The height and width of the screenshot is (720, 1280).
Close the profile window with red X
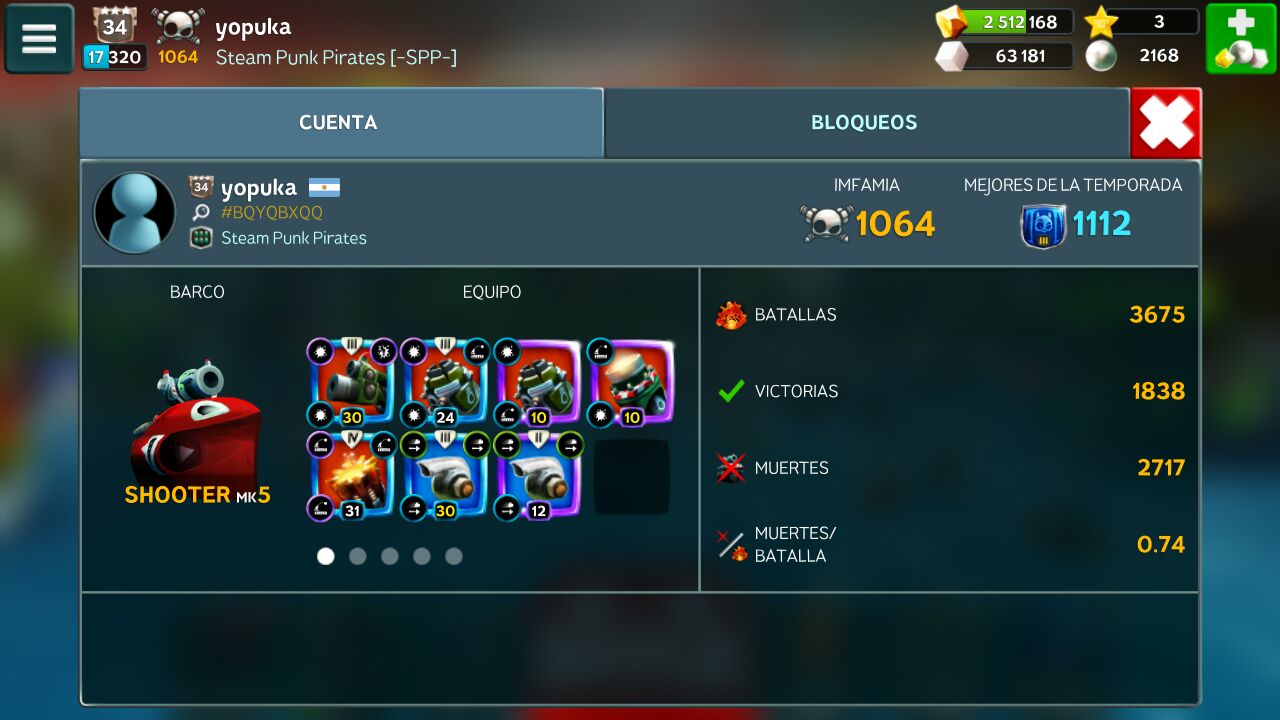click(x=1166, y=124)
